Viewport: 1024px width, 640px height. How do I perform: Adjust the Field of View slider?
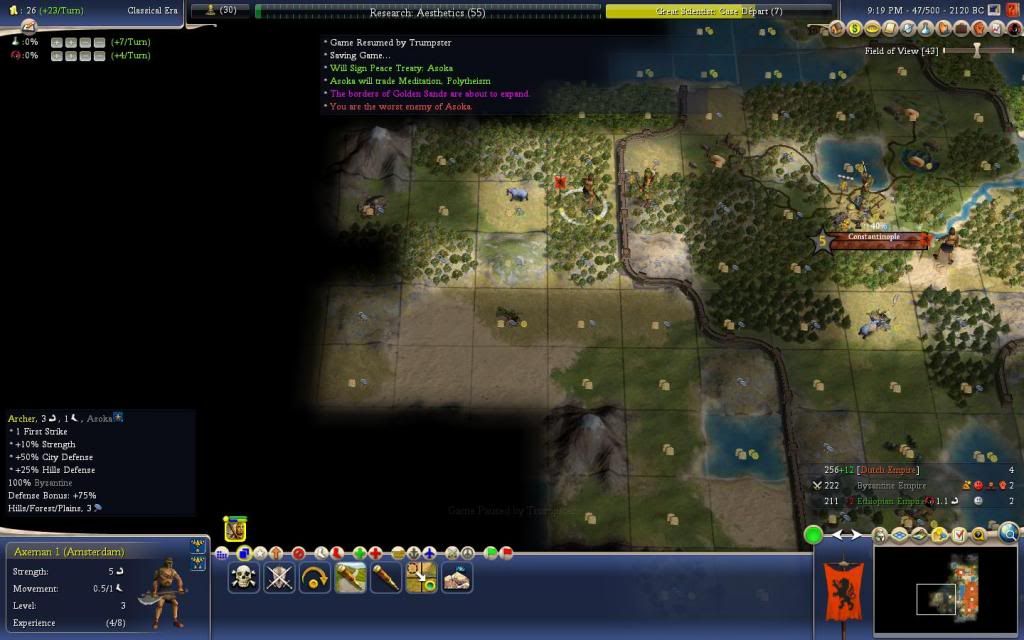coord(977,50)
